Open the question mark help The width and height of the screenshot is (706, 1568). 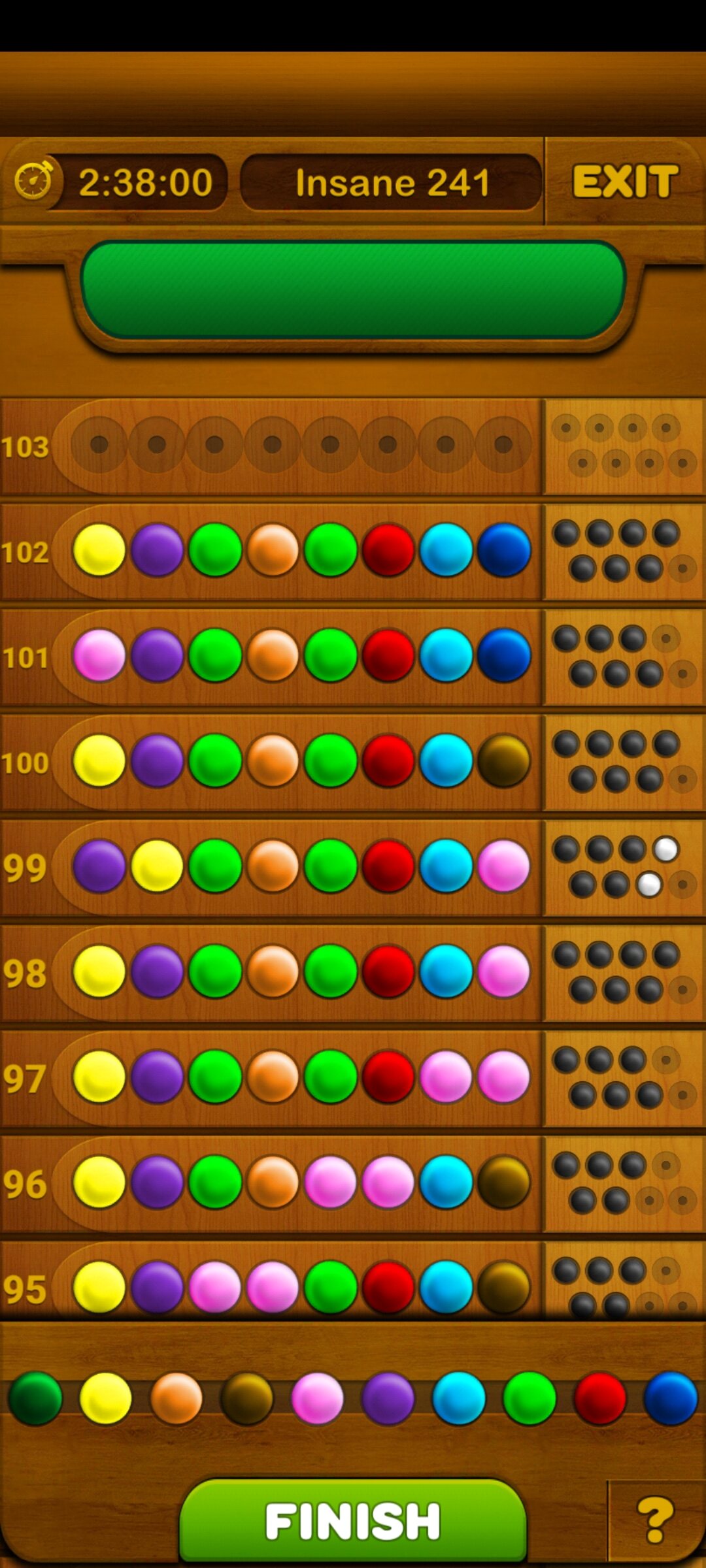655,1520
